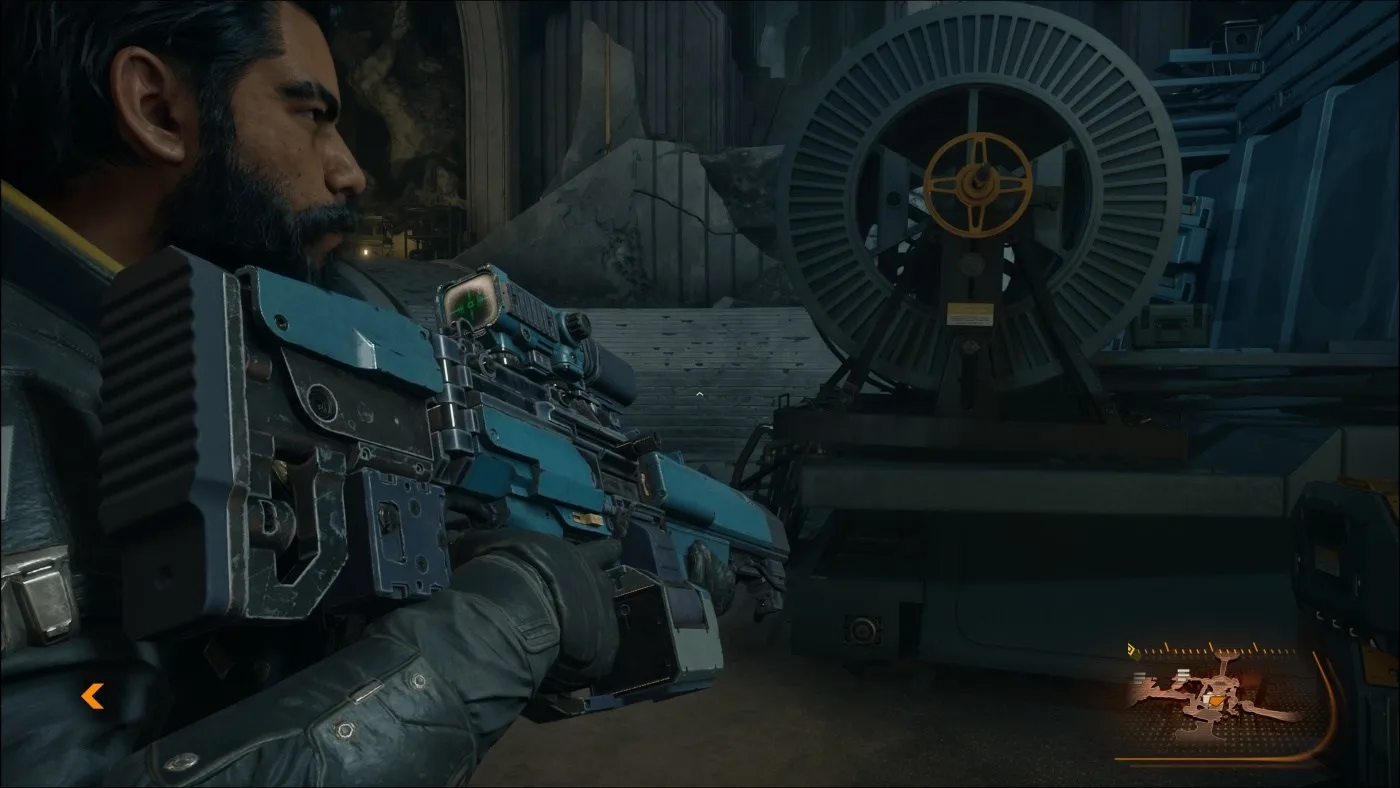Select the orange player marker on minimap
1400x788 pixels.
coord(1215,702)
